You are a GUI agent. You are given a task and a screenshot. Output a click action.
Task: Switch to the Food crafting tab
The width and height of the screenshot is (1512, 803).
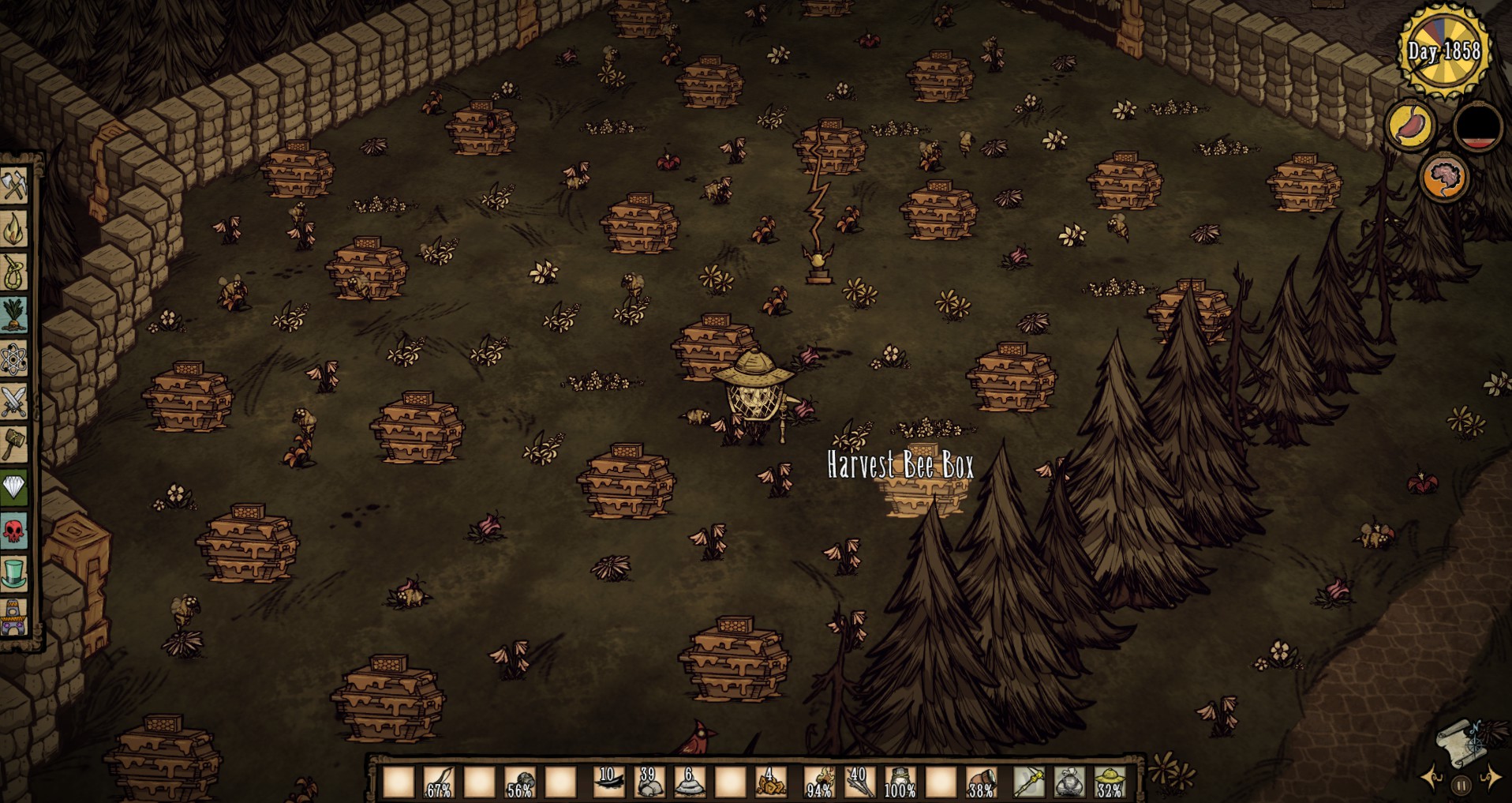14,316
